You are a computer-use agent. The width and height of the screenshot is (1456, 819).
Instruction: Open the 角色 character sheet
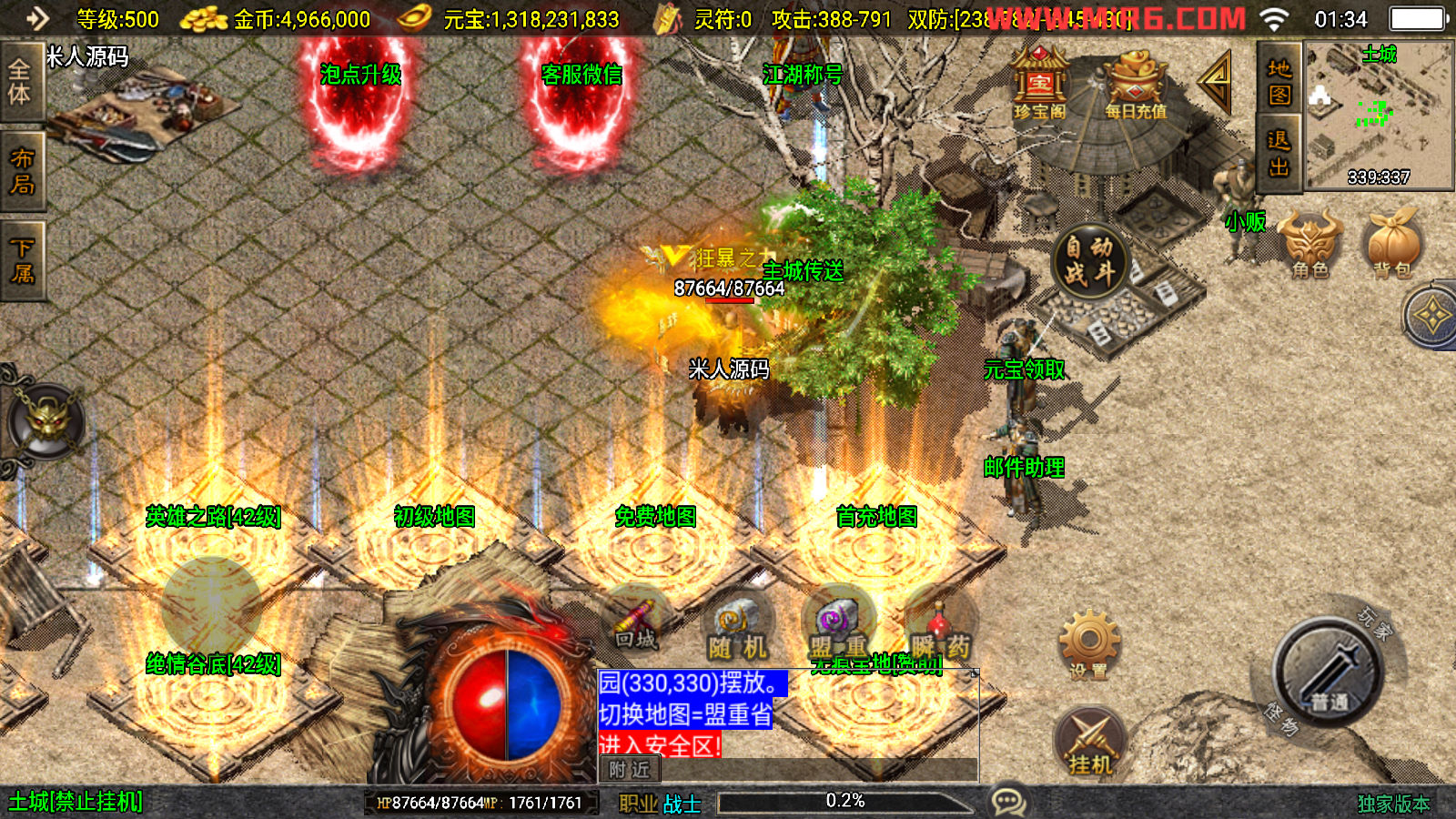[1310, 244]
